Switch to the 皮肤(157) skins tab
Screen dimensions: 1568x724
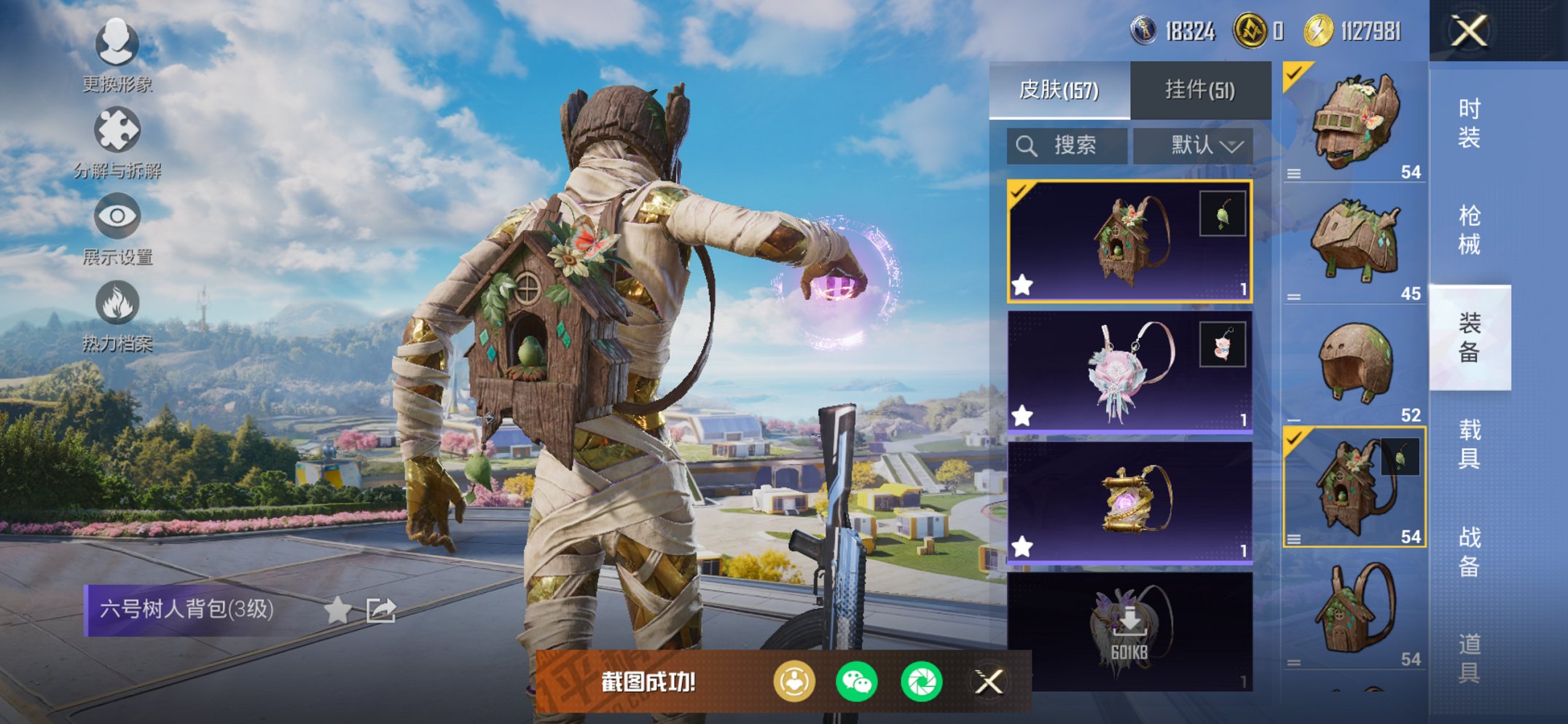(x=1059, y=90)
